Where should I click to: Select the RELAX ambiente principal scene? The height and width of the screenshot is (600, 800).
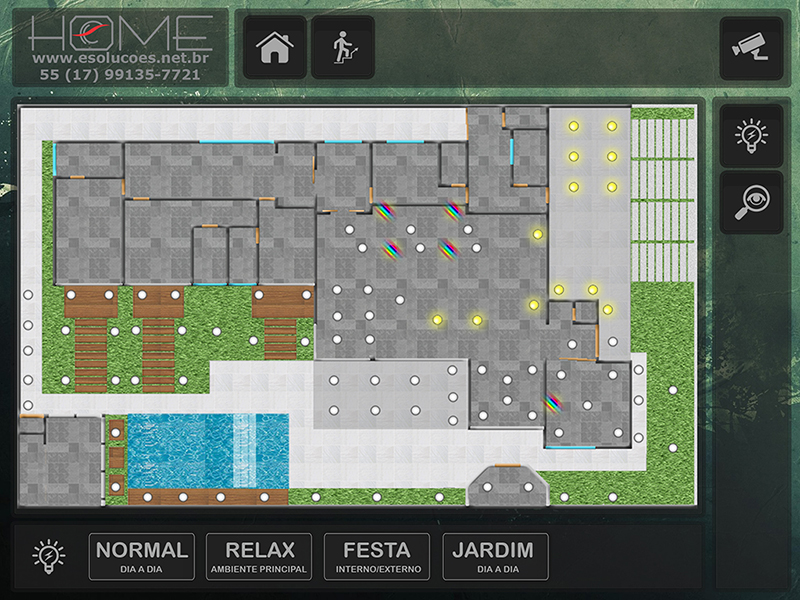coord(260,556)
